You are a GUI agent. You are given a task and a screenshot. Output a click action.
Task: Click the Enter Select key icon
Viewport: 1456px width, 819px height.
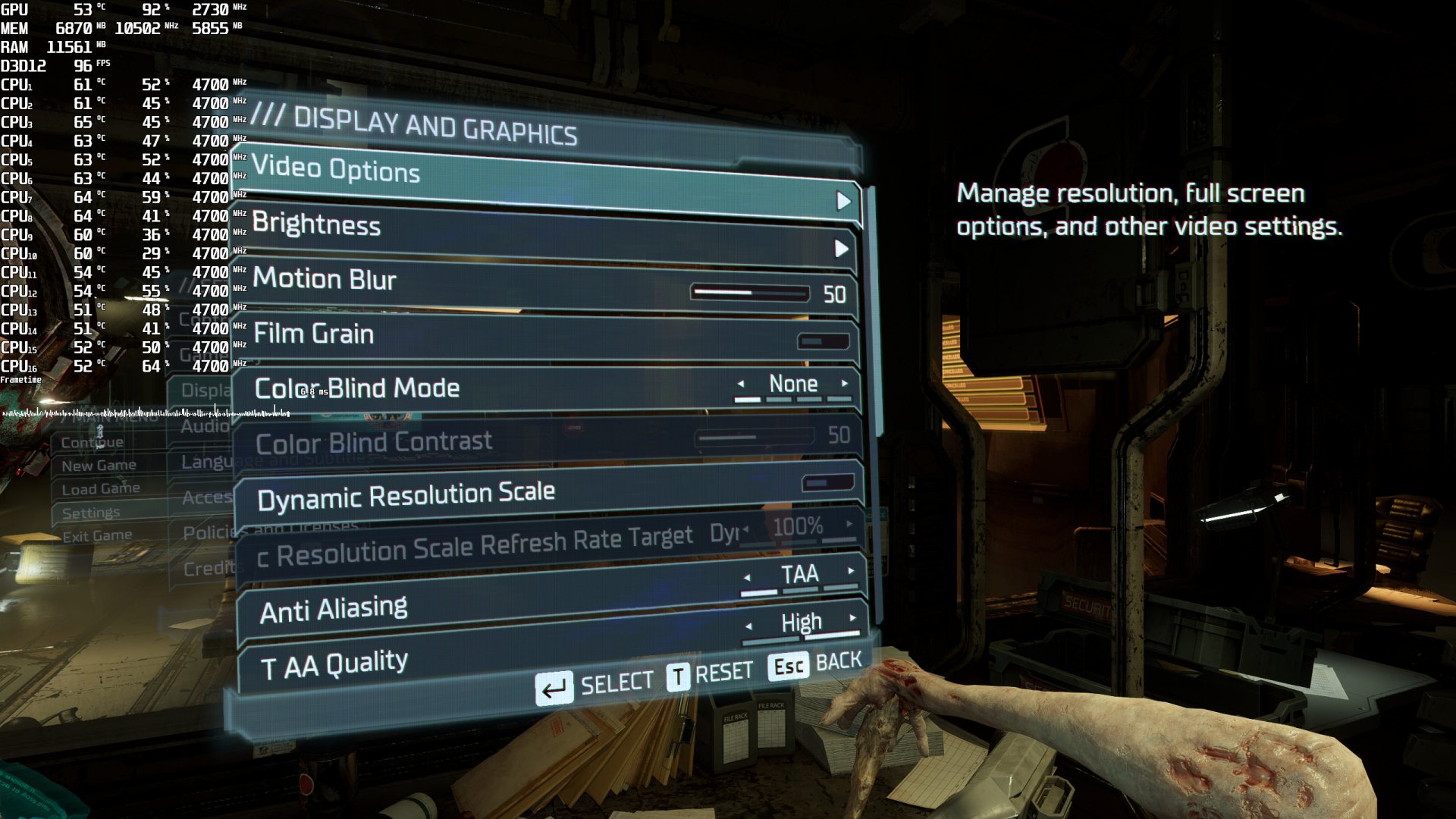point(556,682)
